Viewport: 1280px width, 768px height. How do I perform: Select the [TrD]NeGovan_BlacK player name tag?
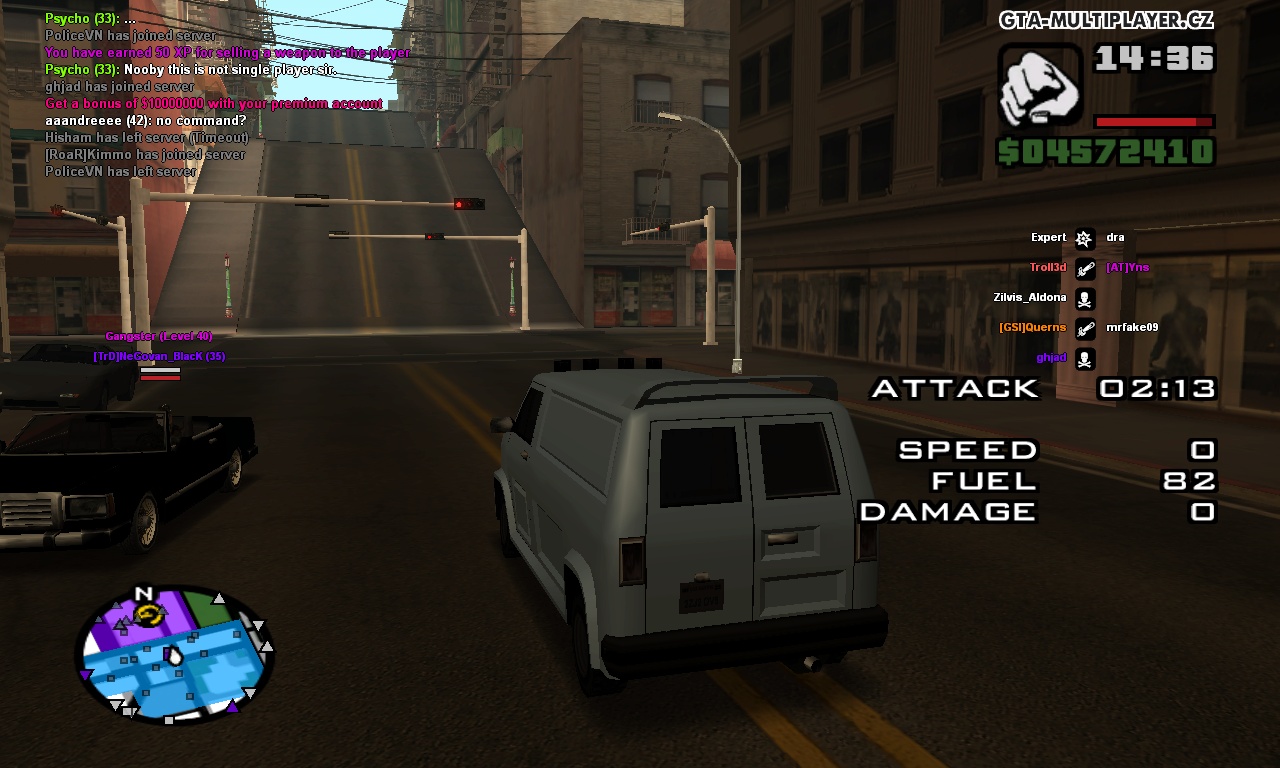[159, 357]
